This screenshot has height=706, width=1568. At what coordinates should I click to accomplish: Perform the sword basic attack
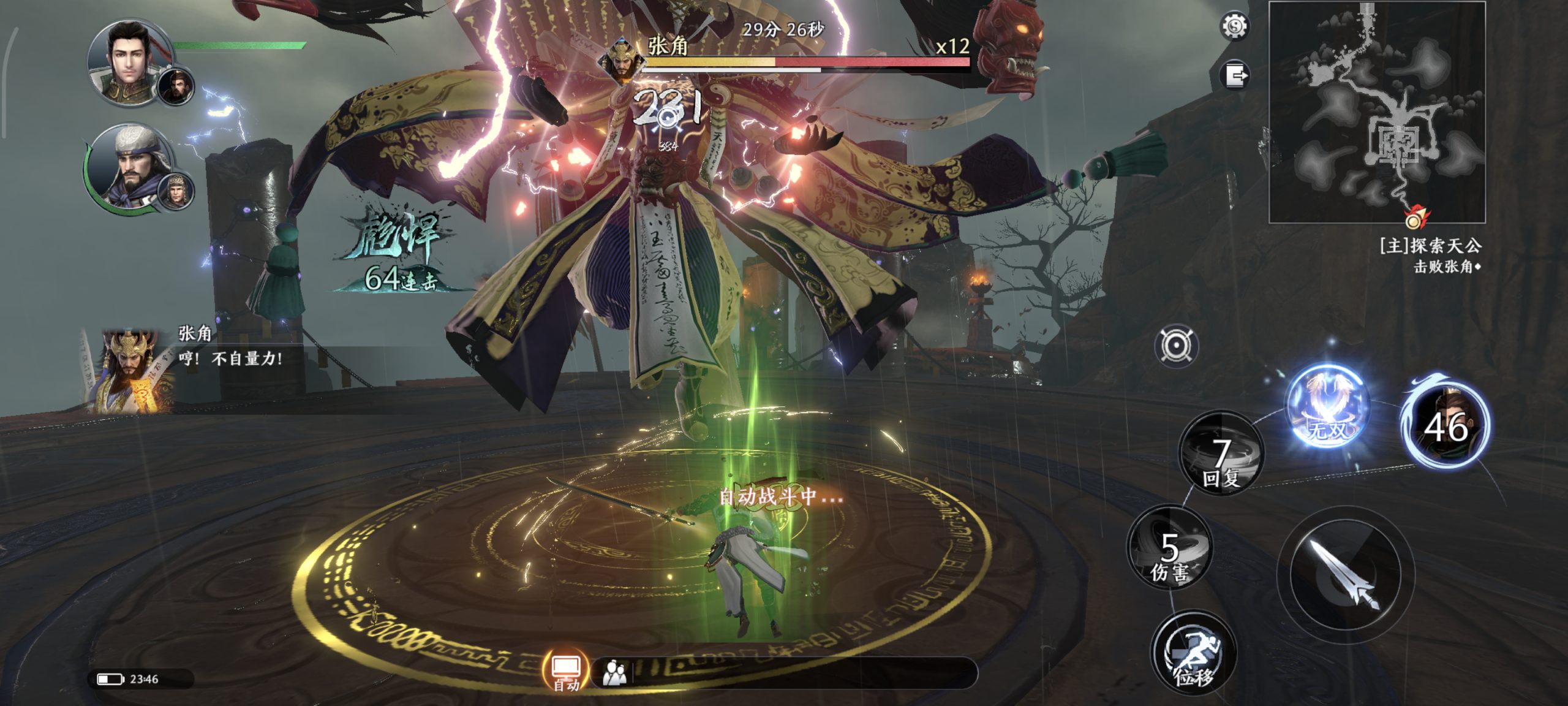pos(1346,574)
